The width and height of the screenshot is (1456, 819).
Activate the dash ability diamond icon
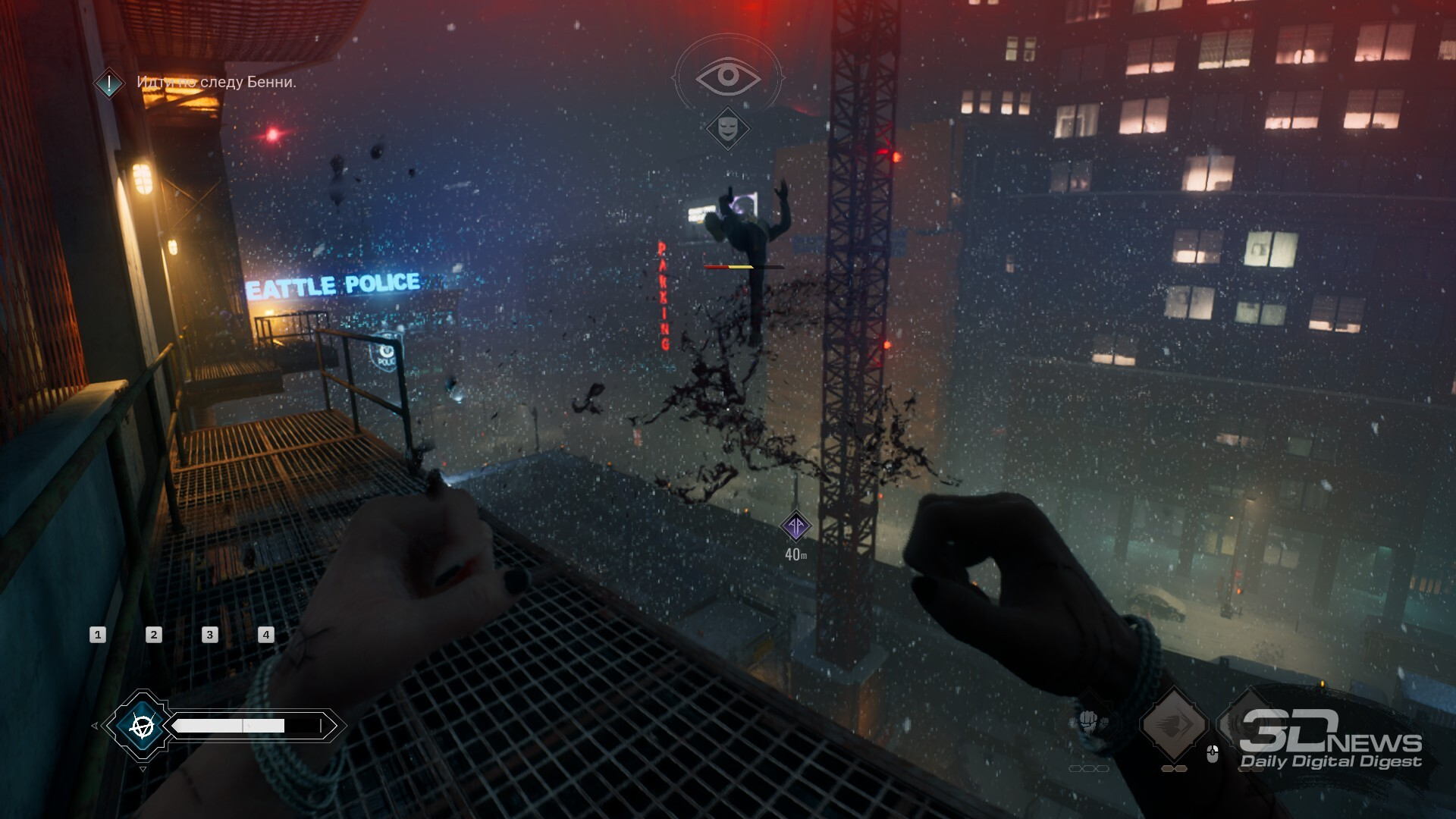[x=1173, y=724]
